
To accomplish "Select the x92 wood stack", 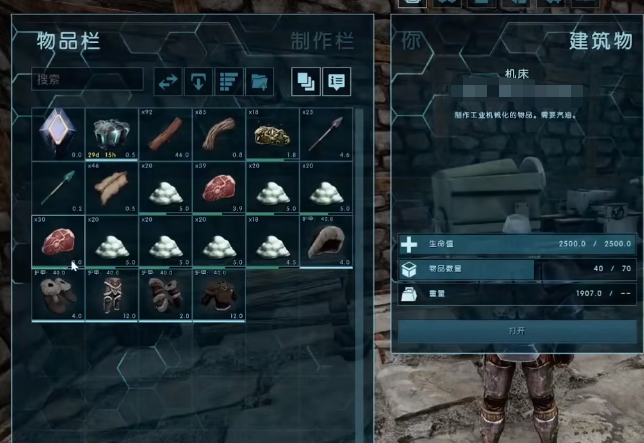I will (x=165, y=133).
